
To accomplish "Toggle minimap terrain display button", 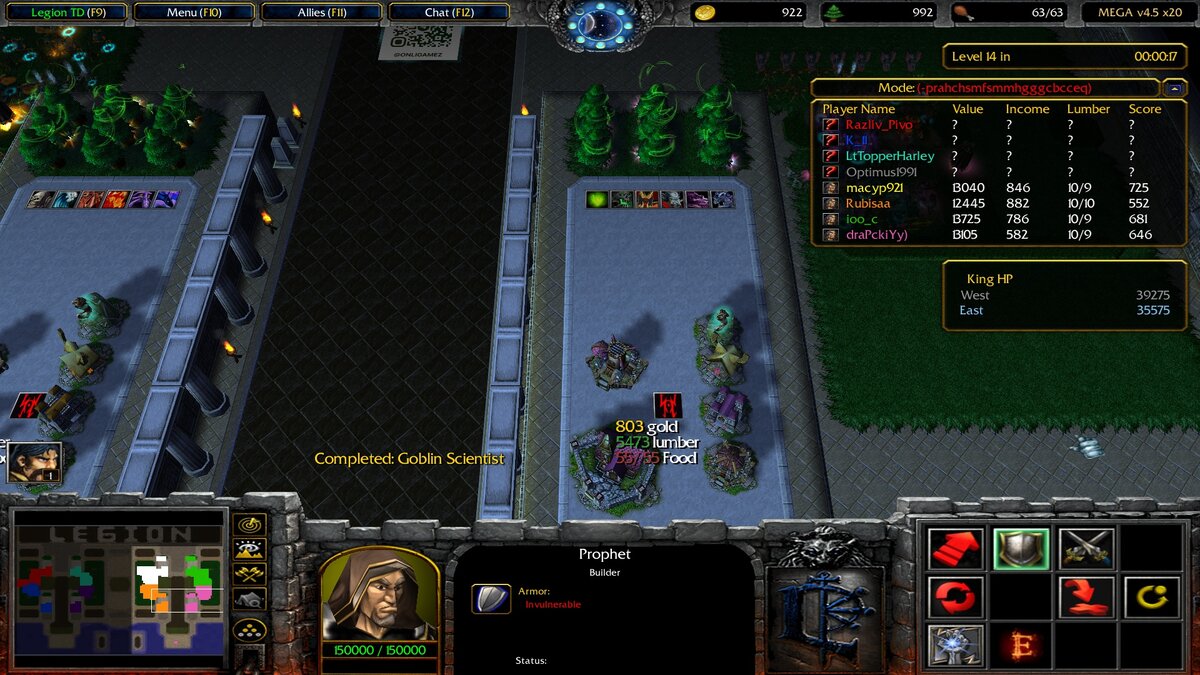I will coord(249,548).
